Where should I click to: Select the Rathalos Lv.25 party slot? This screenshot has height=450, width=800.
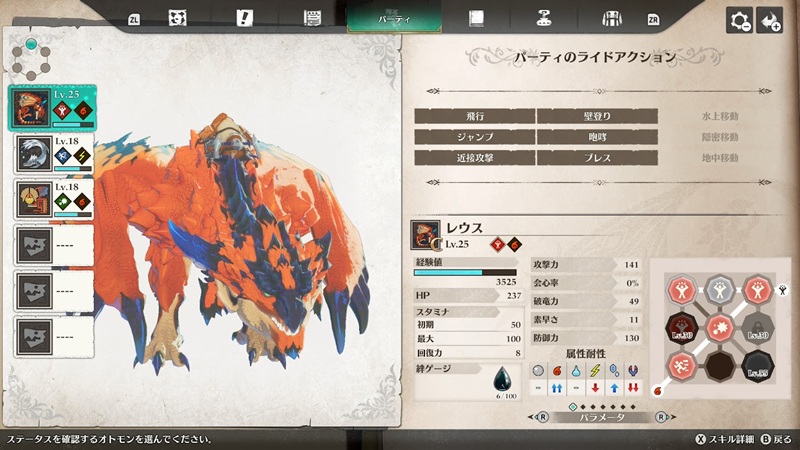pyautogui.click(x=52, y=107)
